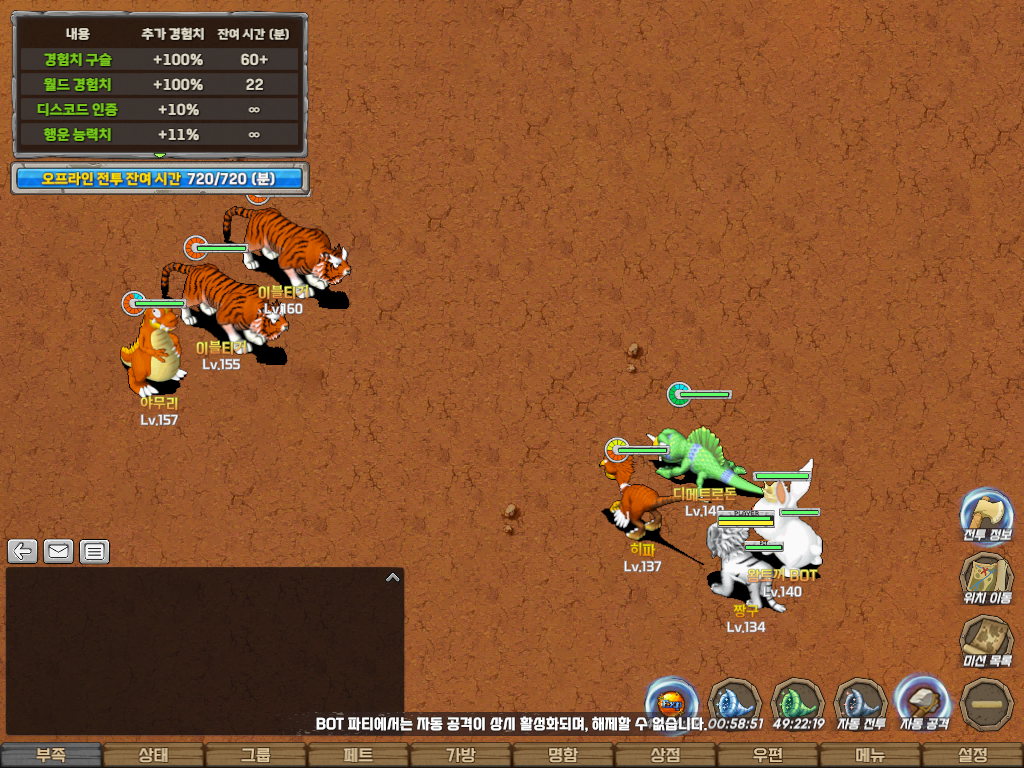This screenshot has height=768, width=1024.
Task: Open the 부족 (tribe) tab
Action: click(x=52, y=755)
